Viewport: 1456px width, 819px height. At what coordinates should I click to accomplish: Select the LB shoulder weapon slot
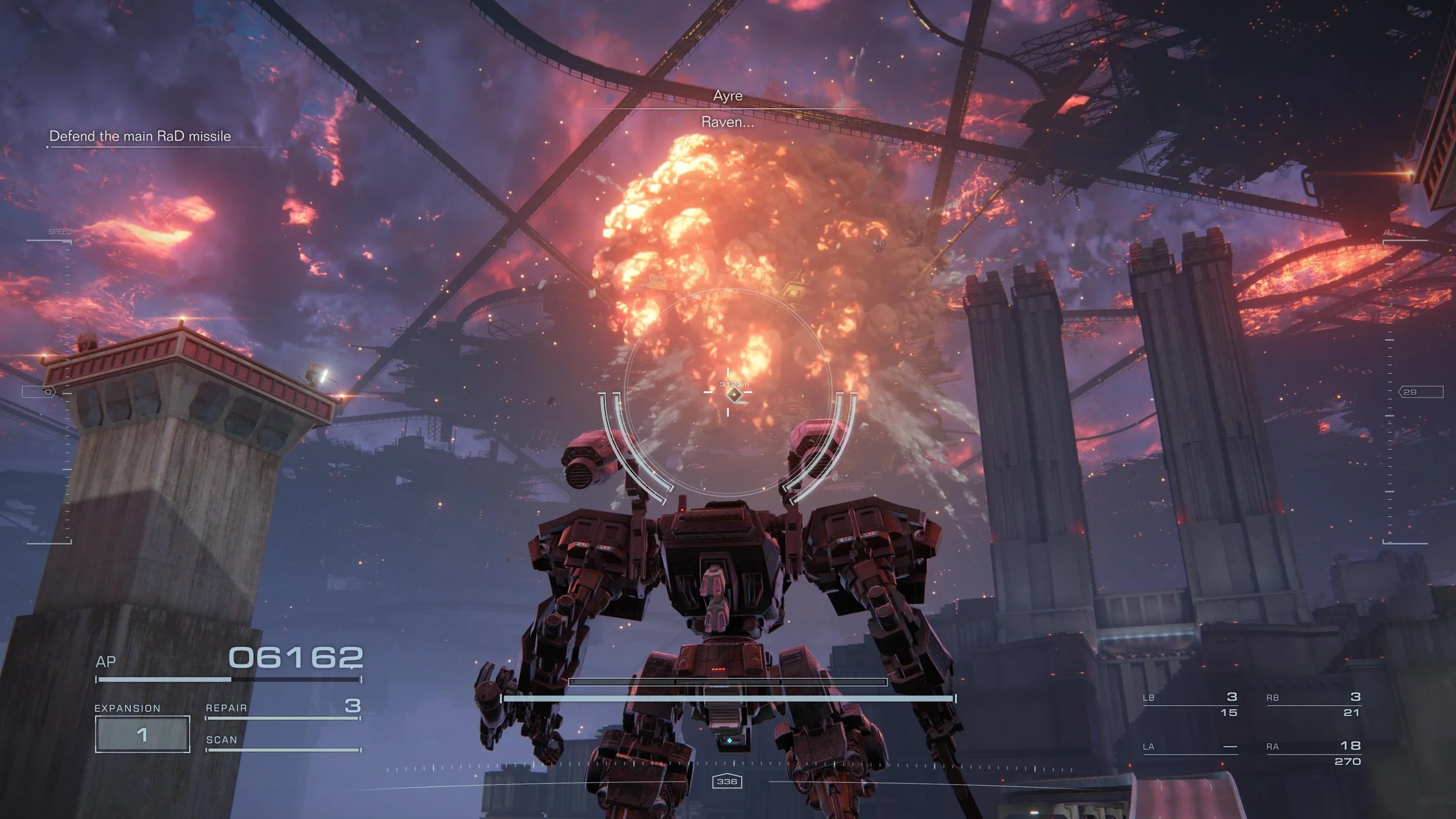pyautogui.click(x=1190, y=704)
